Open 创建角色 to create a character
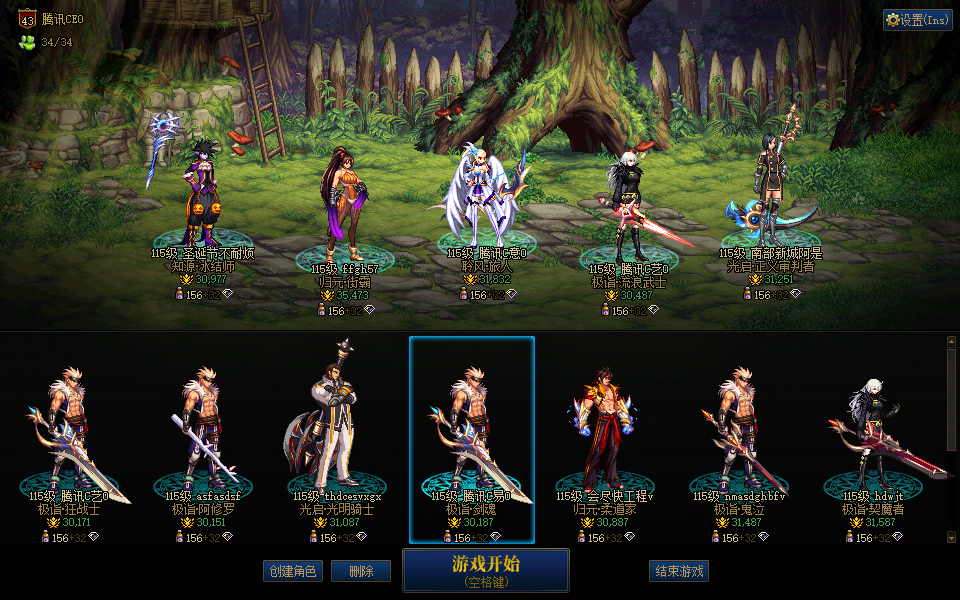Screen dimensions: 960x600 click(293, 571)
